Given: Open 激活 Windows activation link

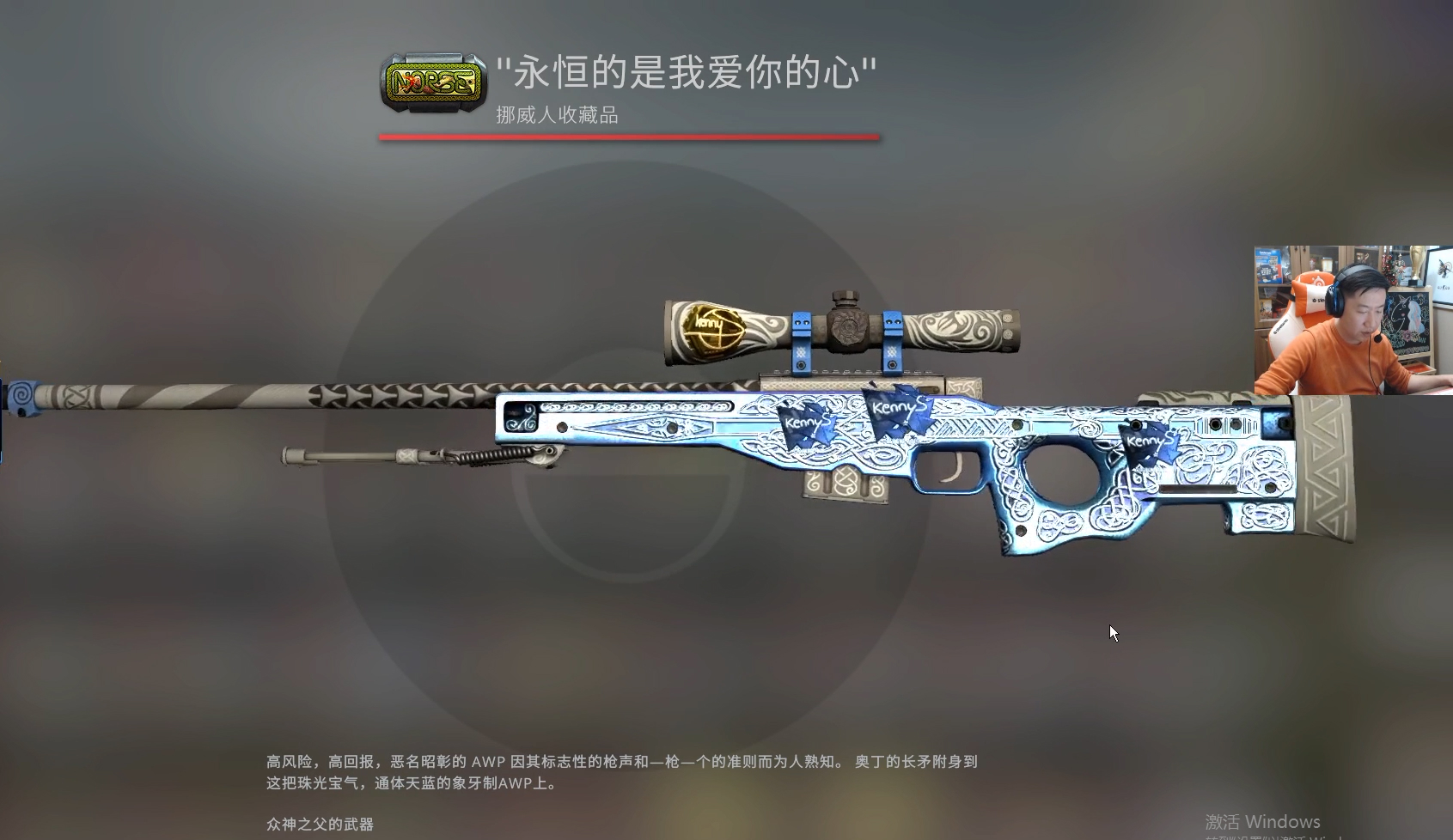Looking at the screenshot, I should [x=1261, y=821].
